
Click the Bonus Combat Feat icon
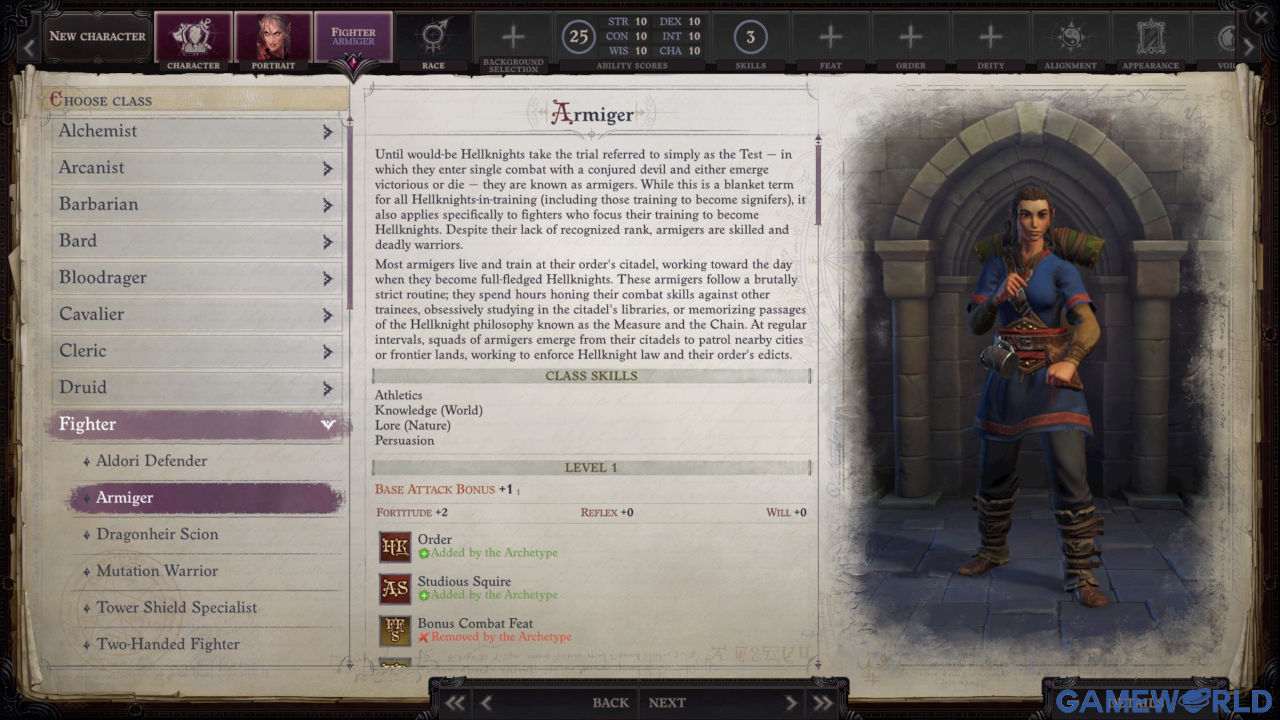tap(394, 630)
